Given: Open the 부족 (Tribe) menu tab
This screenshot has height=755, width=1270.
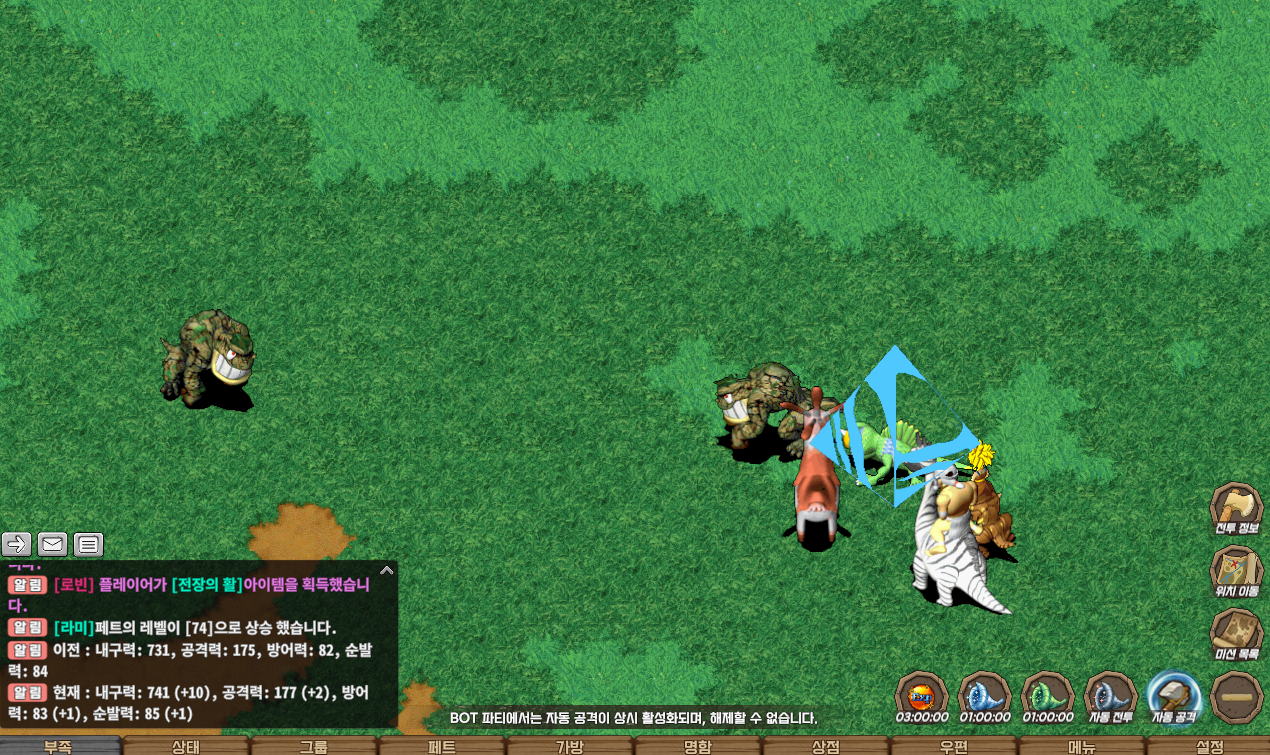Looking at the screenshot, I should tap(59, 746).
